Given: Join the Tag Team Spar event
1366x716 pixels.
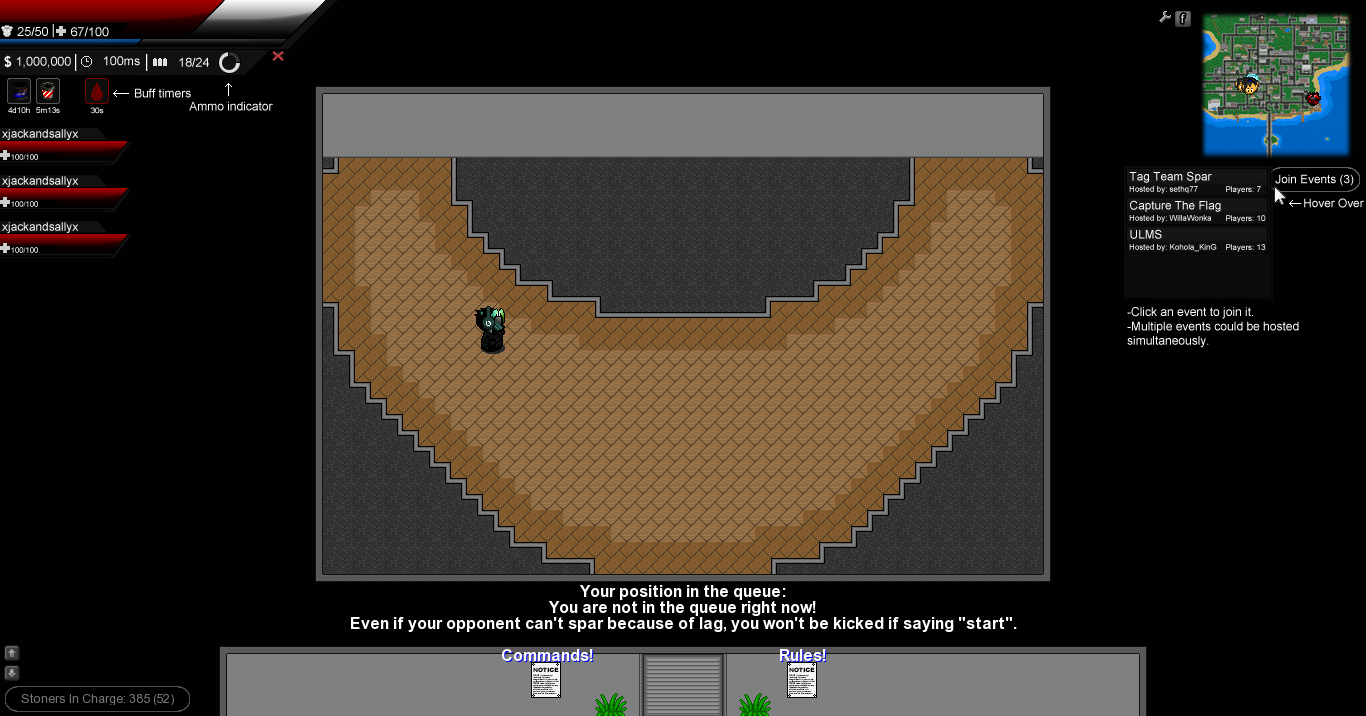Looking at the screenshot, I should click(x=1196, y=182).
